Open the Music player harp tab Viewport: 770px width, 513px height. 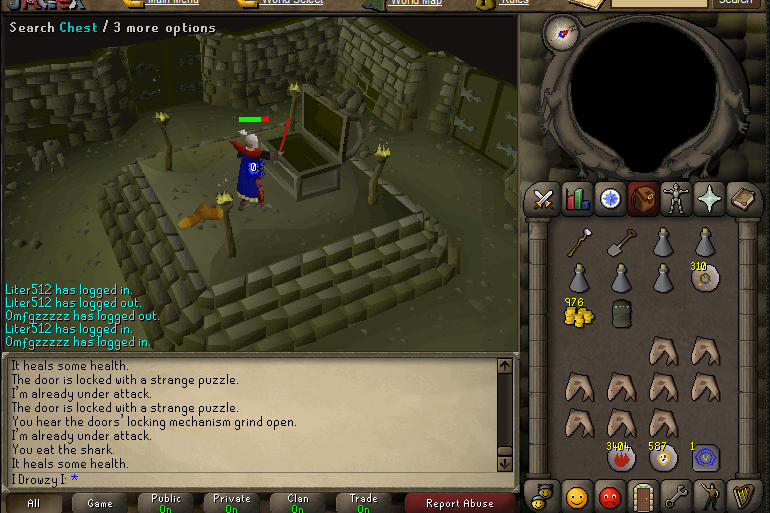click(x=743, y=496)
